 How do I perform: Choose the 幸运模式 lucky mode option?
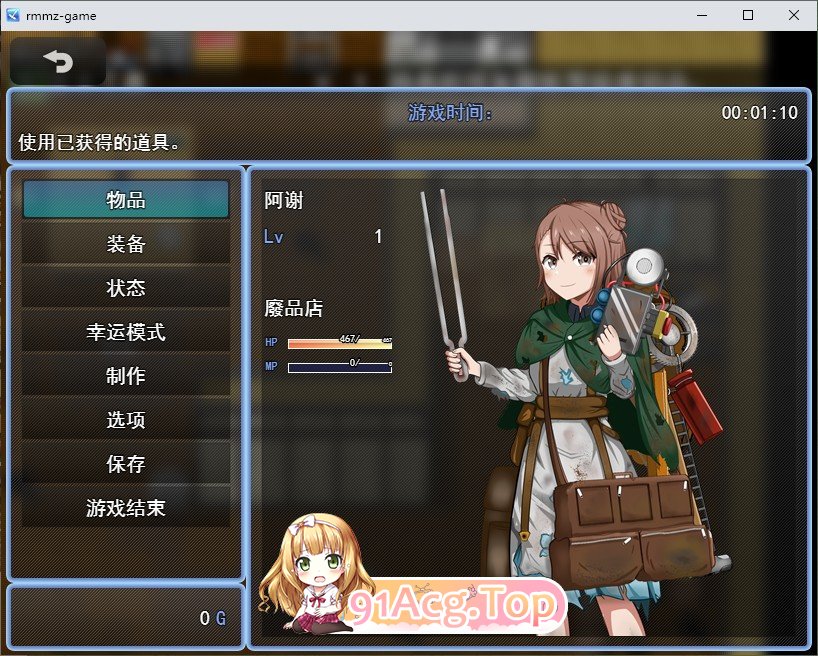126,332
